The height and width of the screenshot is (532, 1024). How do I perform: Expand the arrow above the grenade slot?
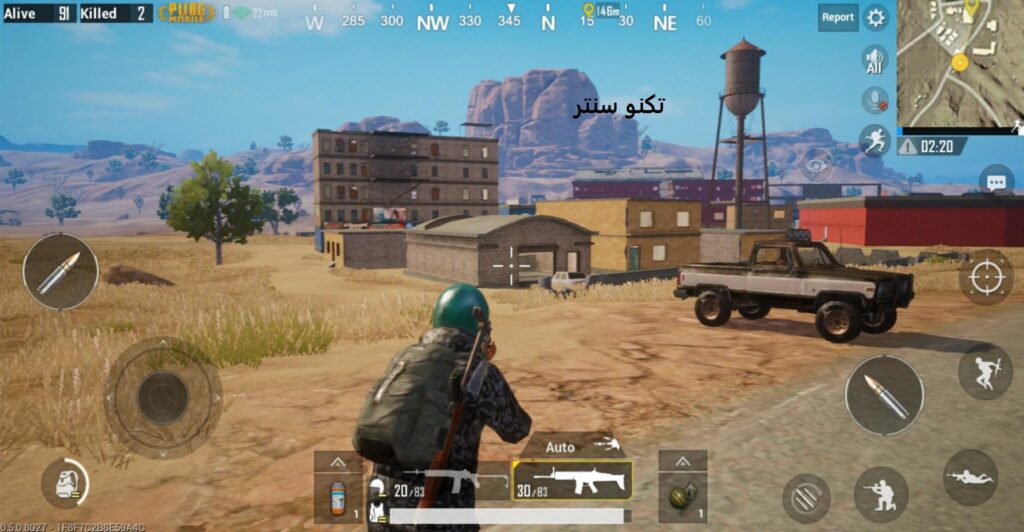point(683,461)
